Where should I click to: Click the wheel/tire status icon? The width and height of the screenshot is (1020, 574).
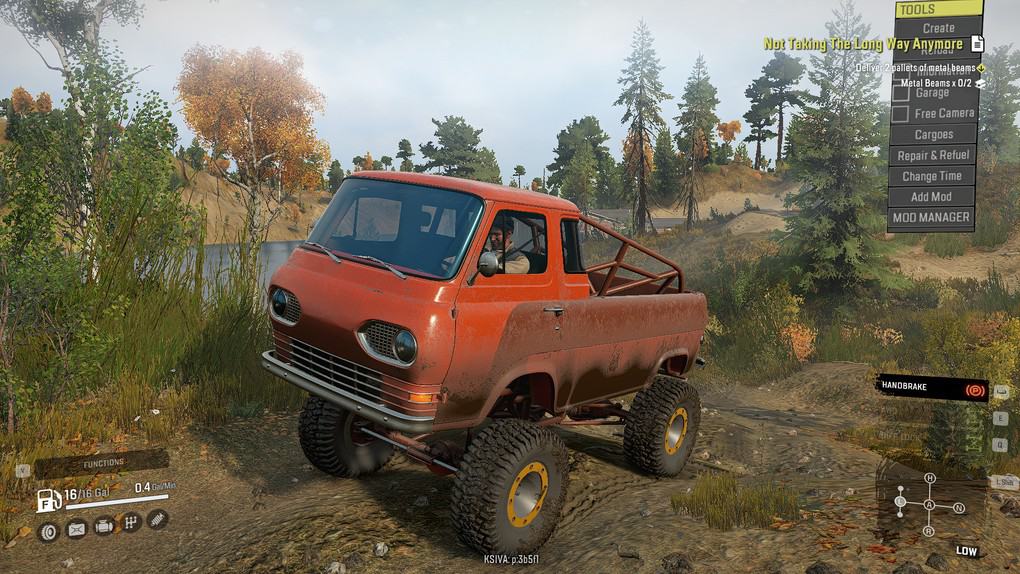pos(47,531)
